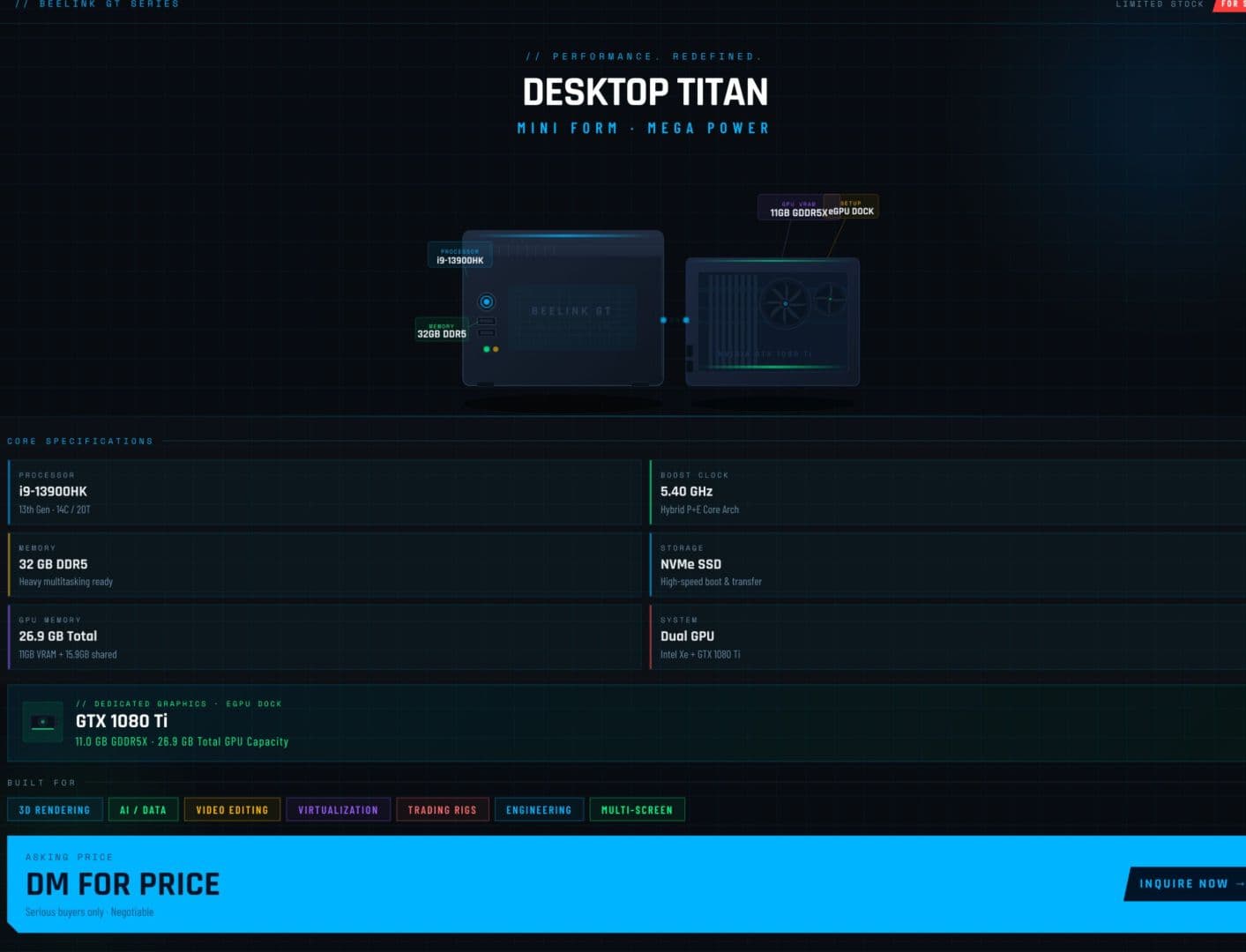Select the Multi-Screen tag
Viewport: 1246px width, 952px height.
tap(637, 810)
